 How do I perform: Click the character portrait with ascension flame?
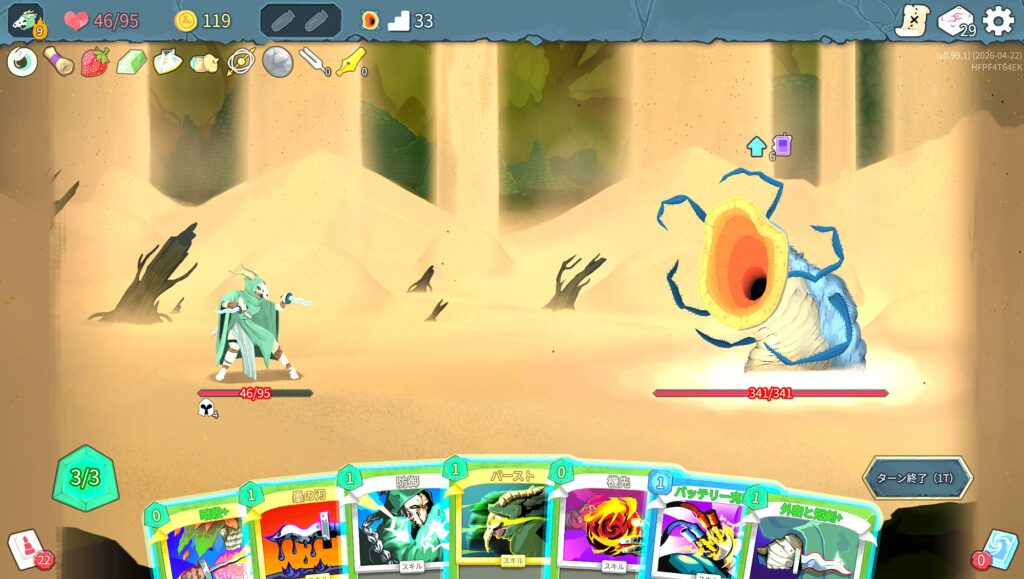tap(25, 20)
